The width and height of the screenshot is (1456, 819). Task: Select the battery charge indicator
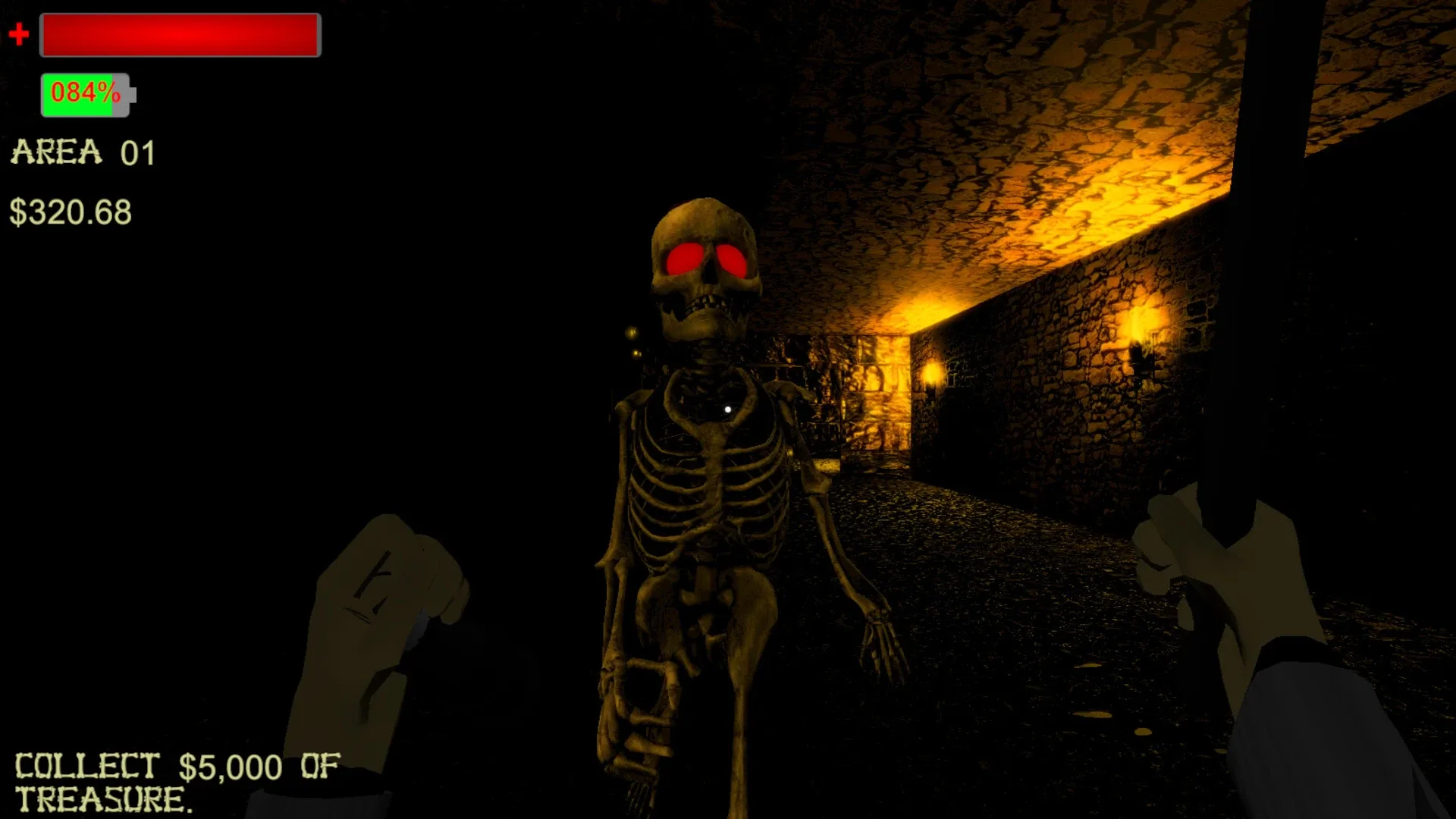coord(85,93)
